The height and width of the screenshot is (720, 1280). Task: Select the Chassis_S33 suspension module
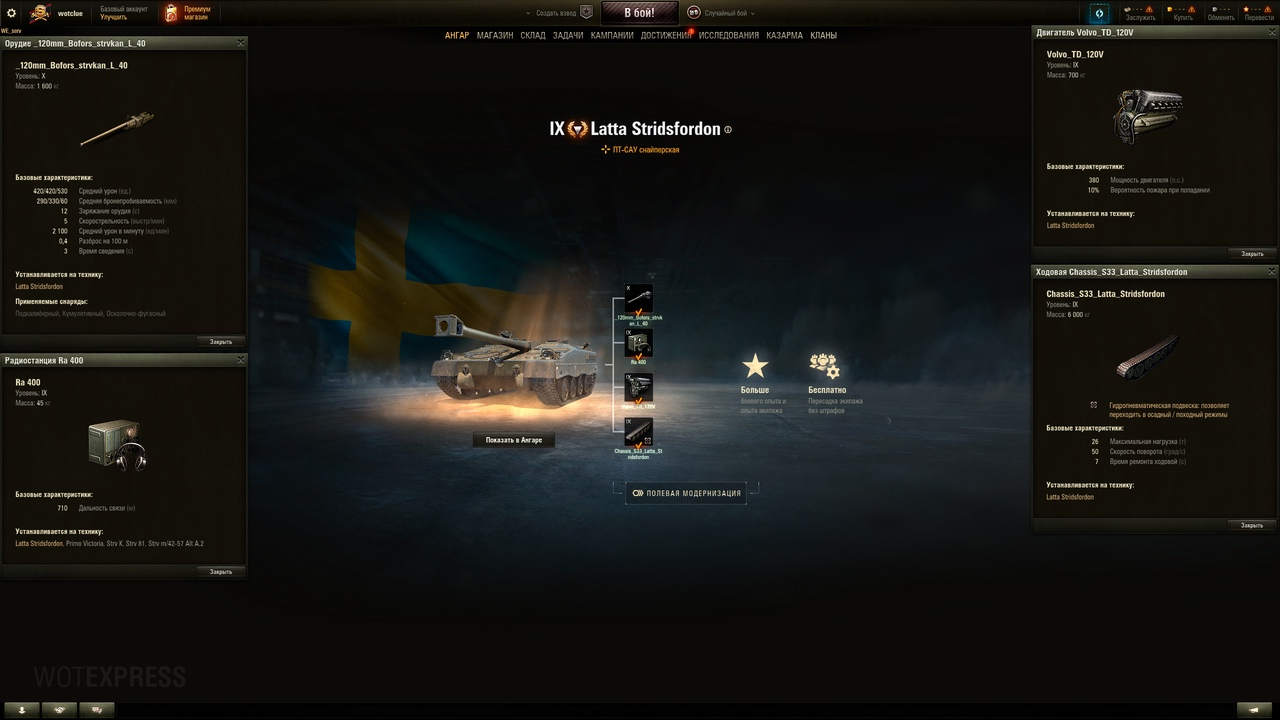[639, 433]
